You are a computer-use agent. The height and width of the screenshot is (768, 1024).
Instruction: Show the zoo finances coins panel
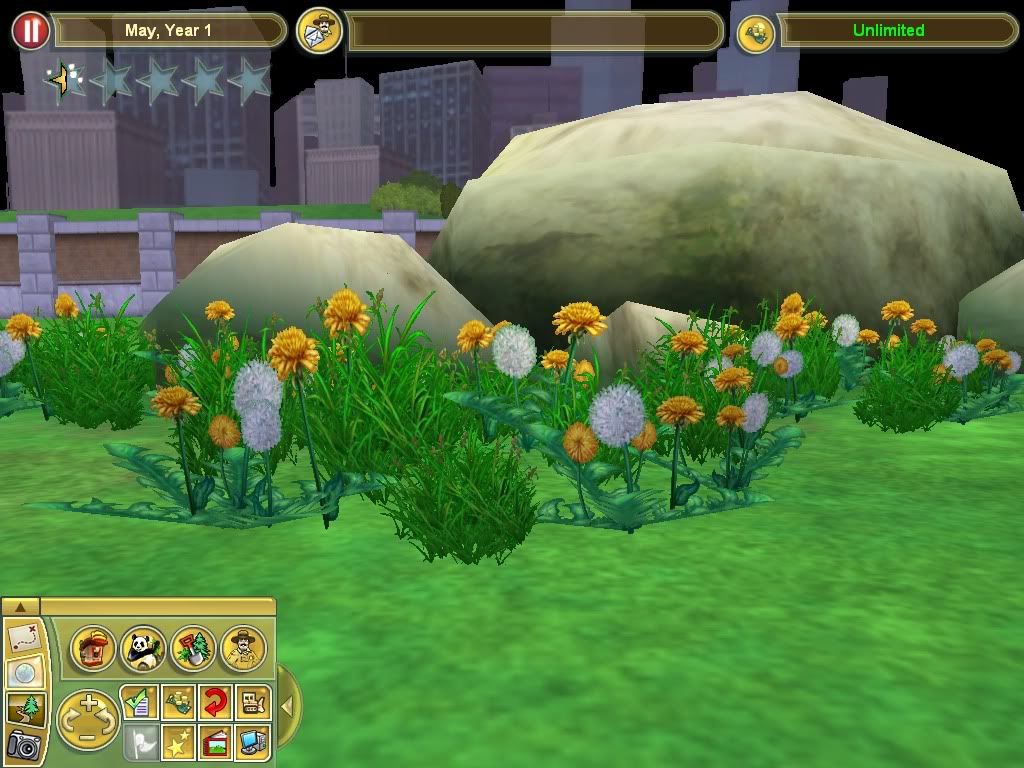click(x=178, y=703)
